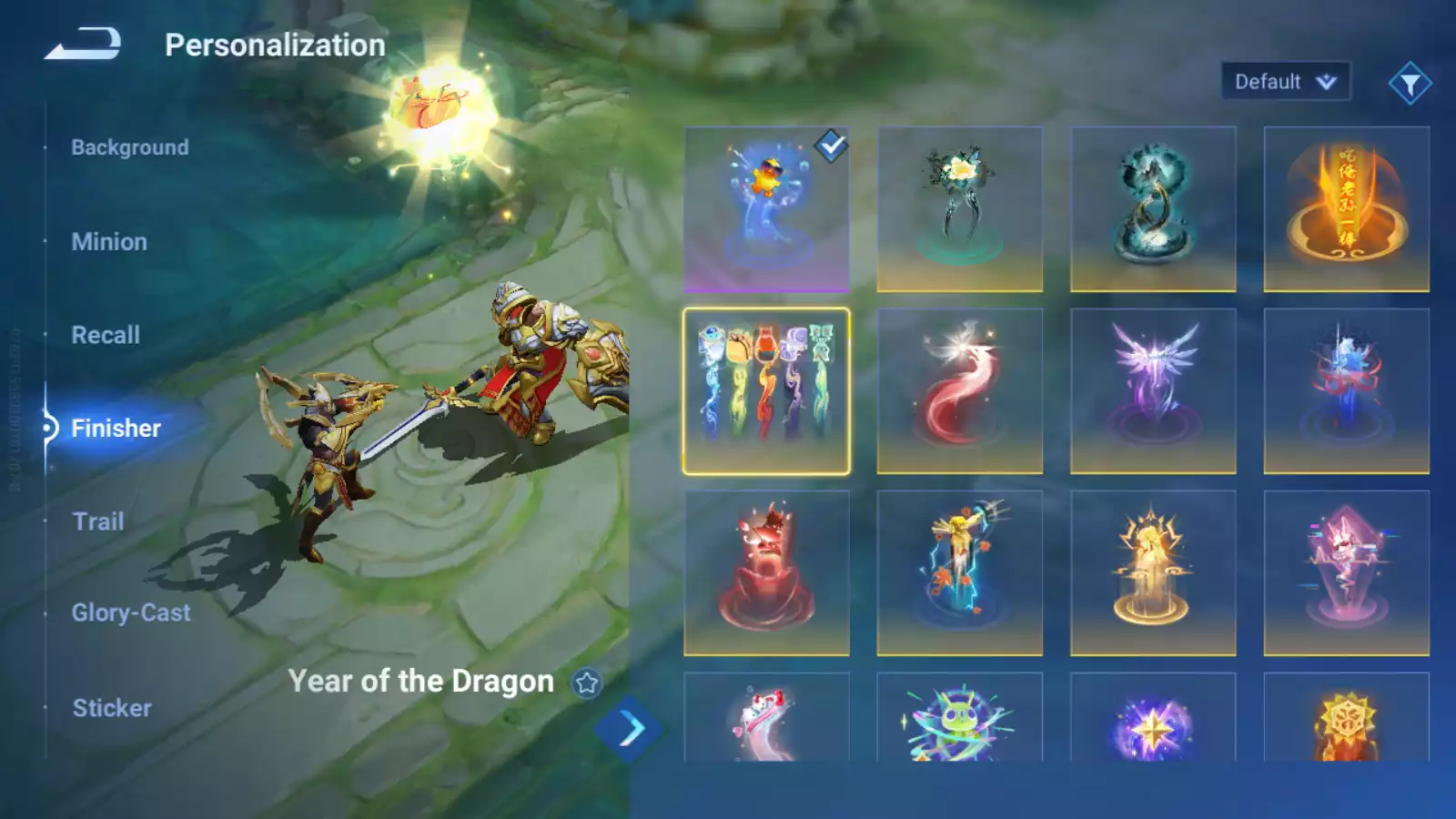Open the Default sort dropdown

coord(1285,82)
